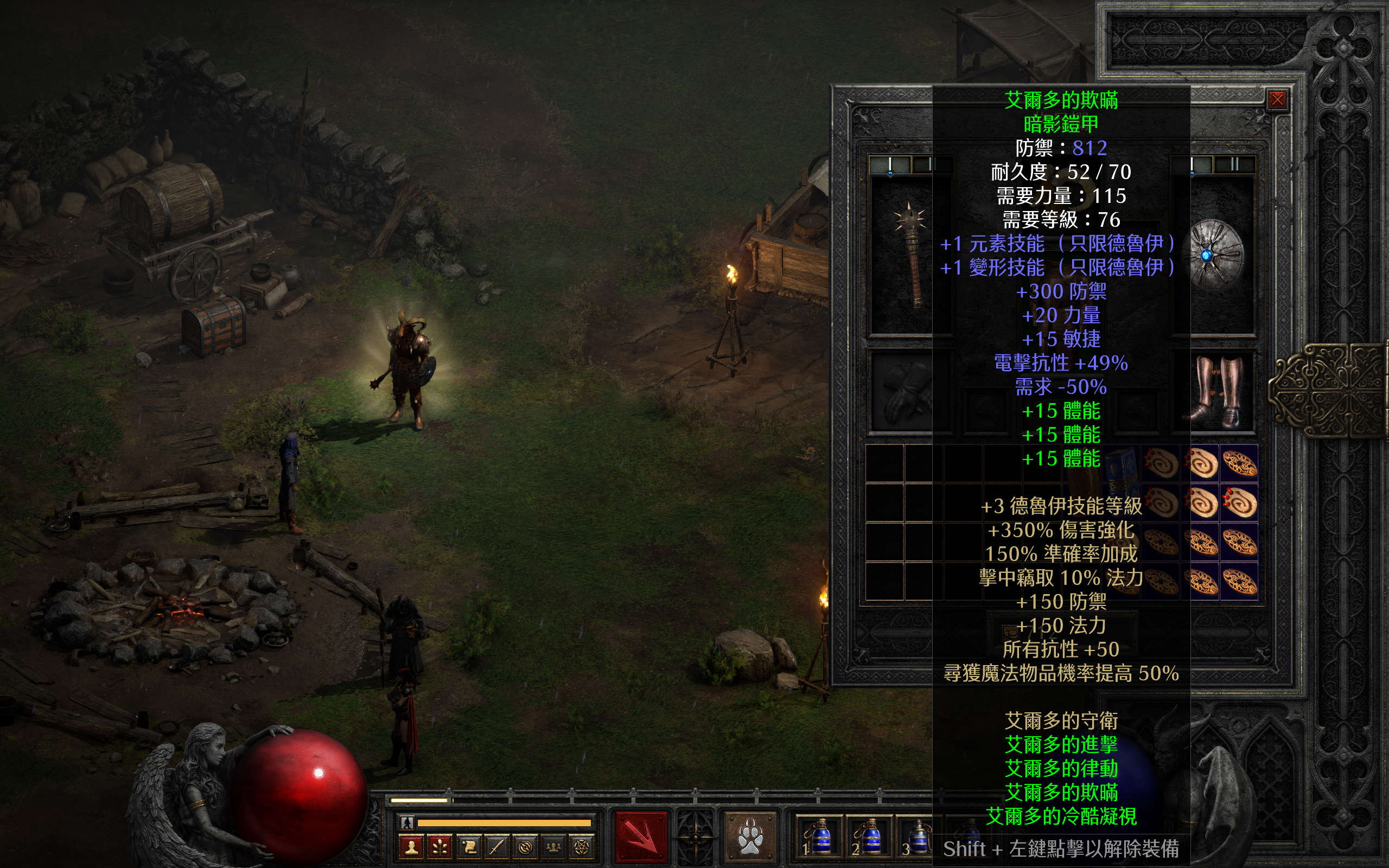Use the mana potion in belt slot 2

(x=870, y=838)
